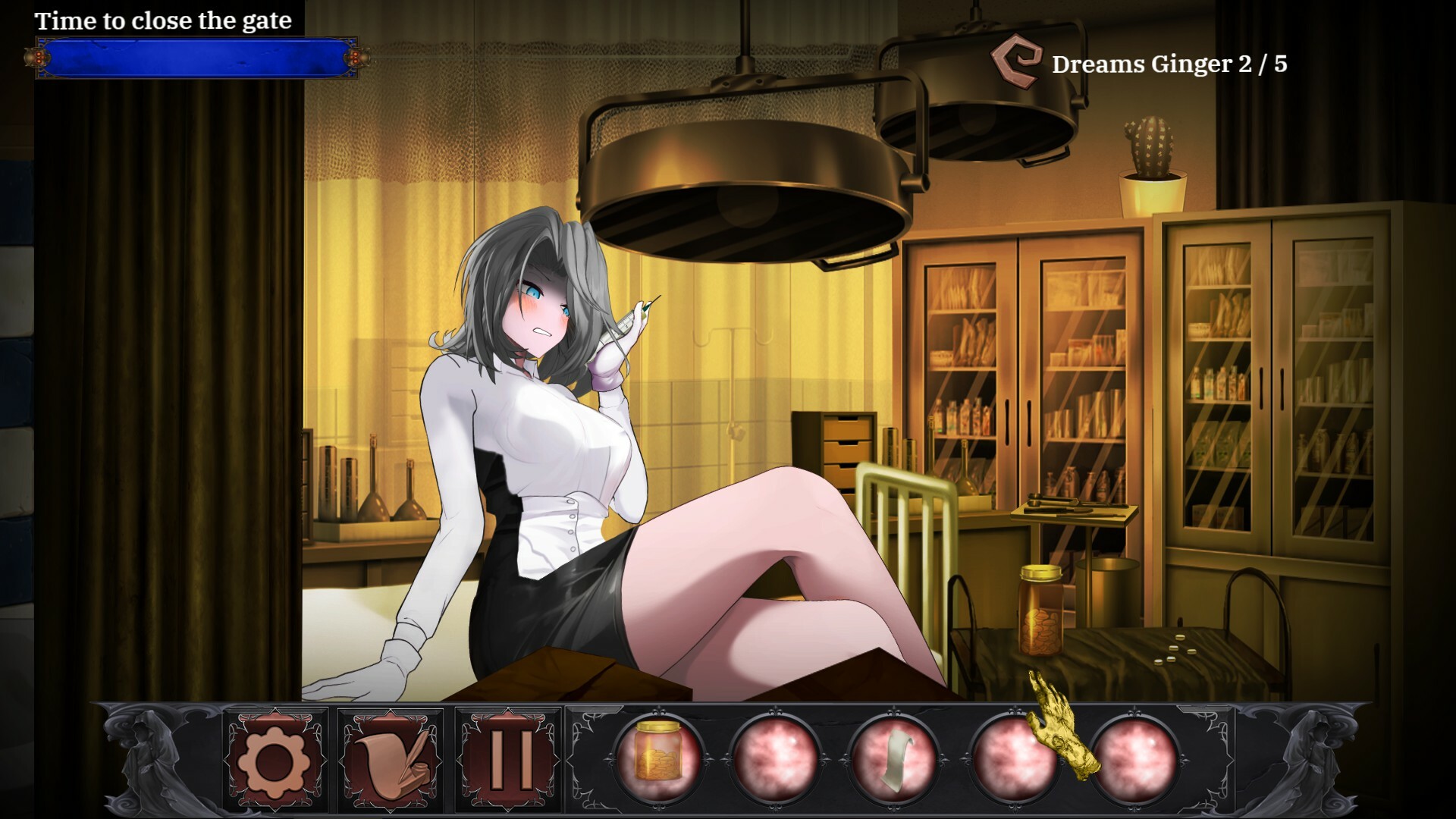Screen dimensions: 1456x819
Task: Select the 'Time to close the gate' label
Action: [x=164, y=21]
